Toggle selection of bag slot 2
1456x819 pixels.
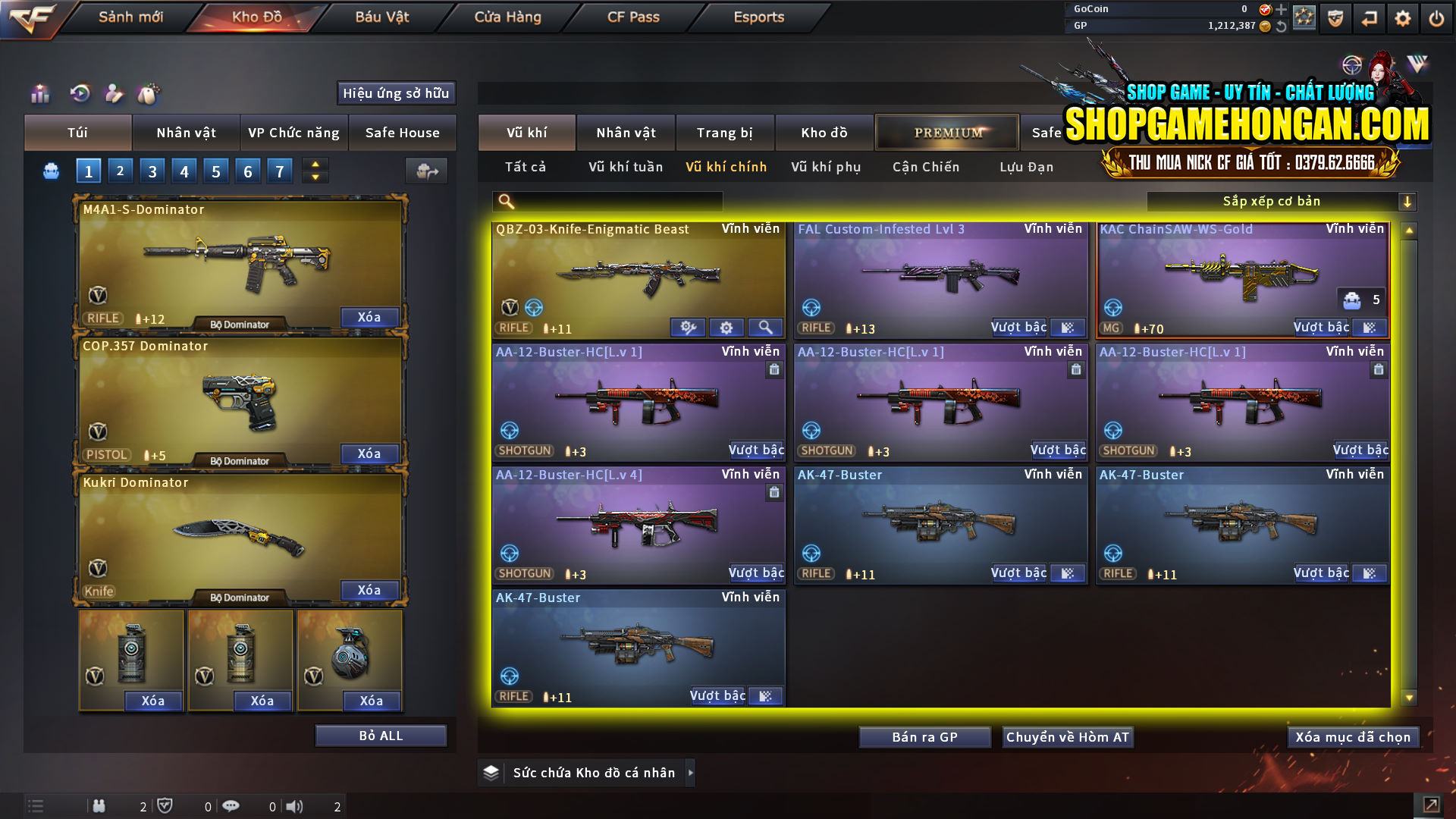point(120,171)
